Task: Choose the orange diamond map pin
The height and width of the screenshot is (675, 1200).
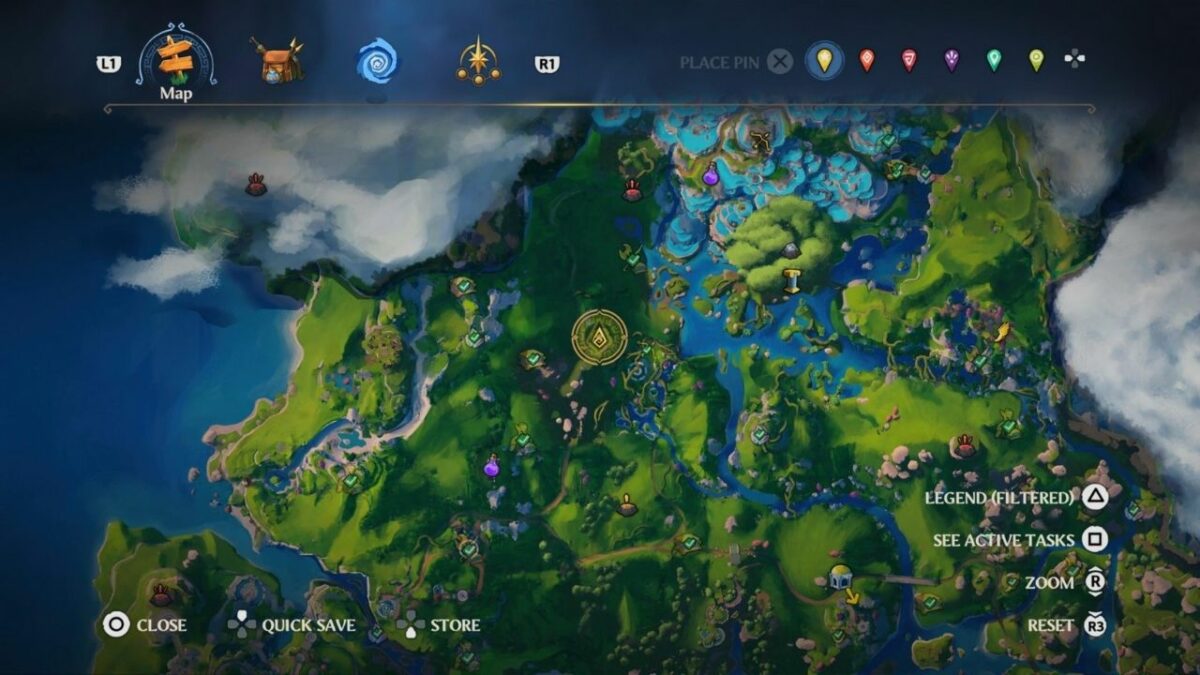Action: [866, 61]
